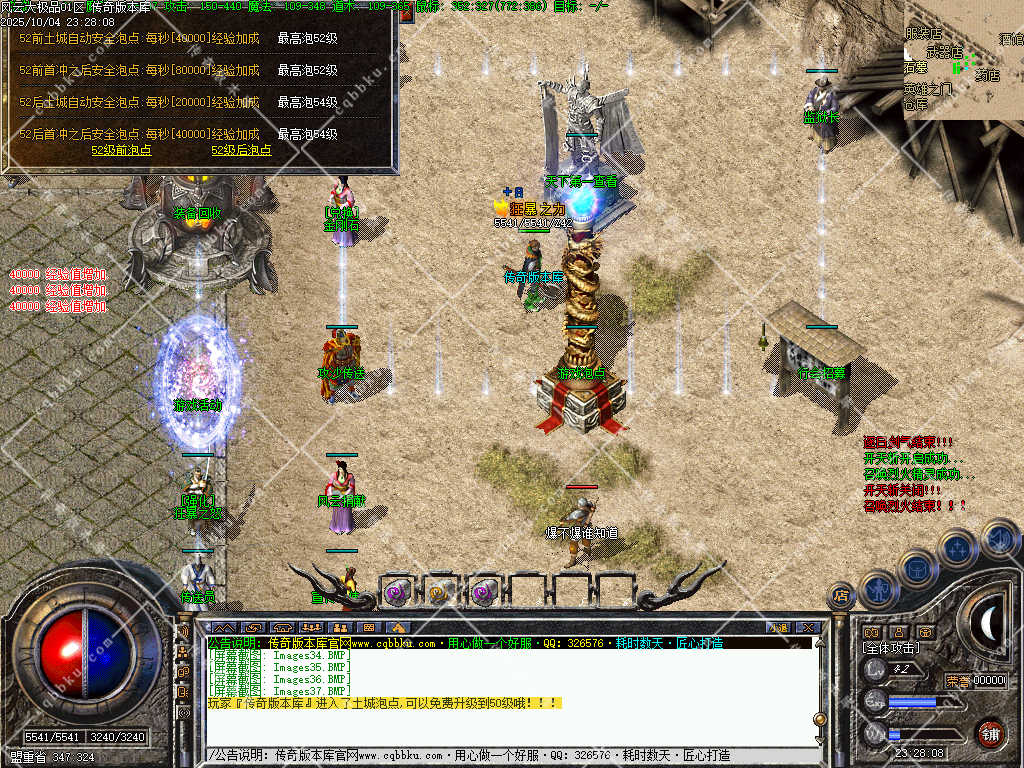Click the orange triangle chat toolbar icon
The width and height of the screenshot is (1024, 768).
(397, 628)
